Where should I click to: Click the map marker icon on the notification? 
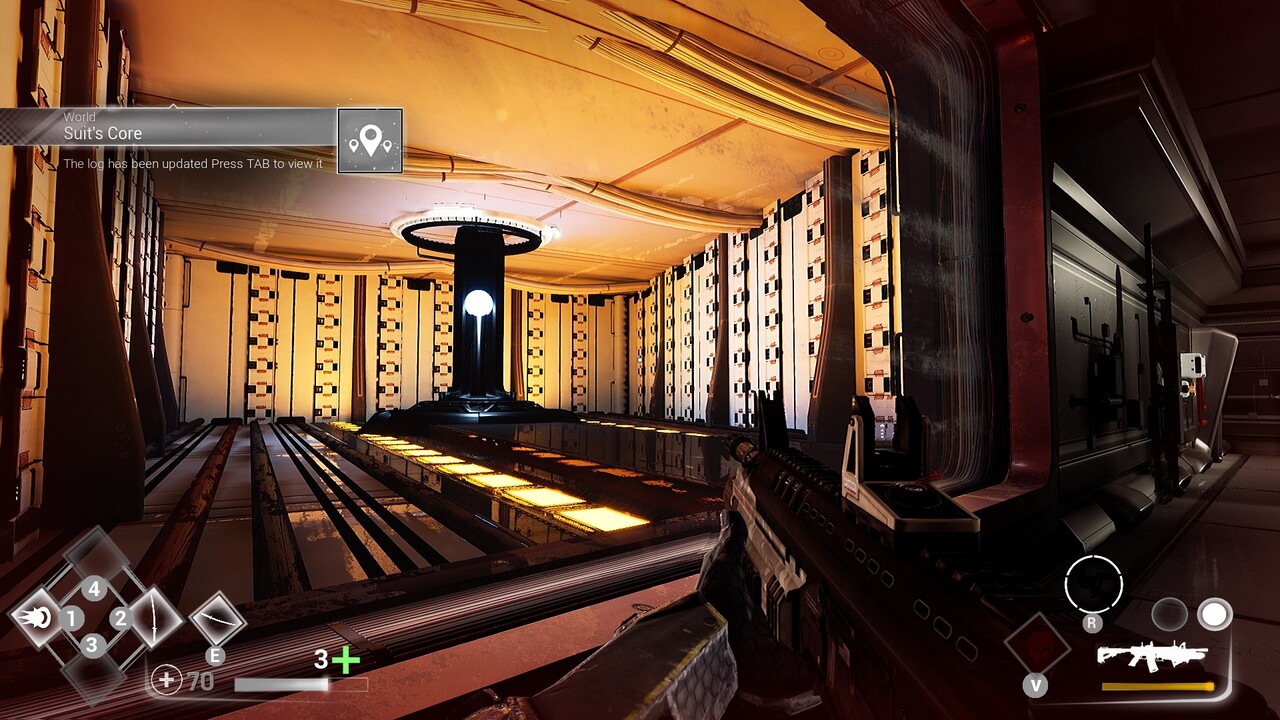370,141
